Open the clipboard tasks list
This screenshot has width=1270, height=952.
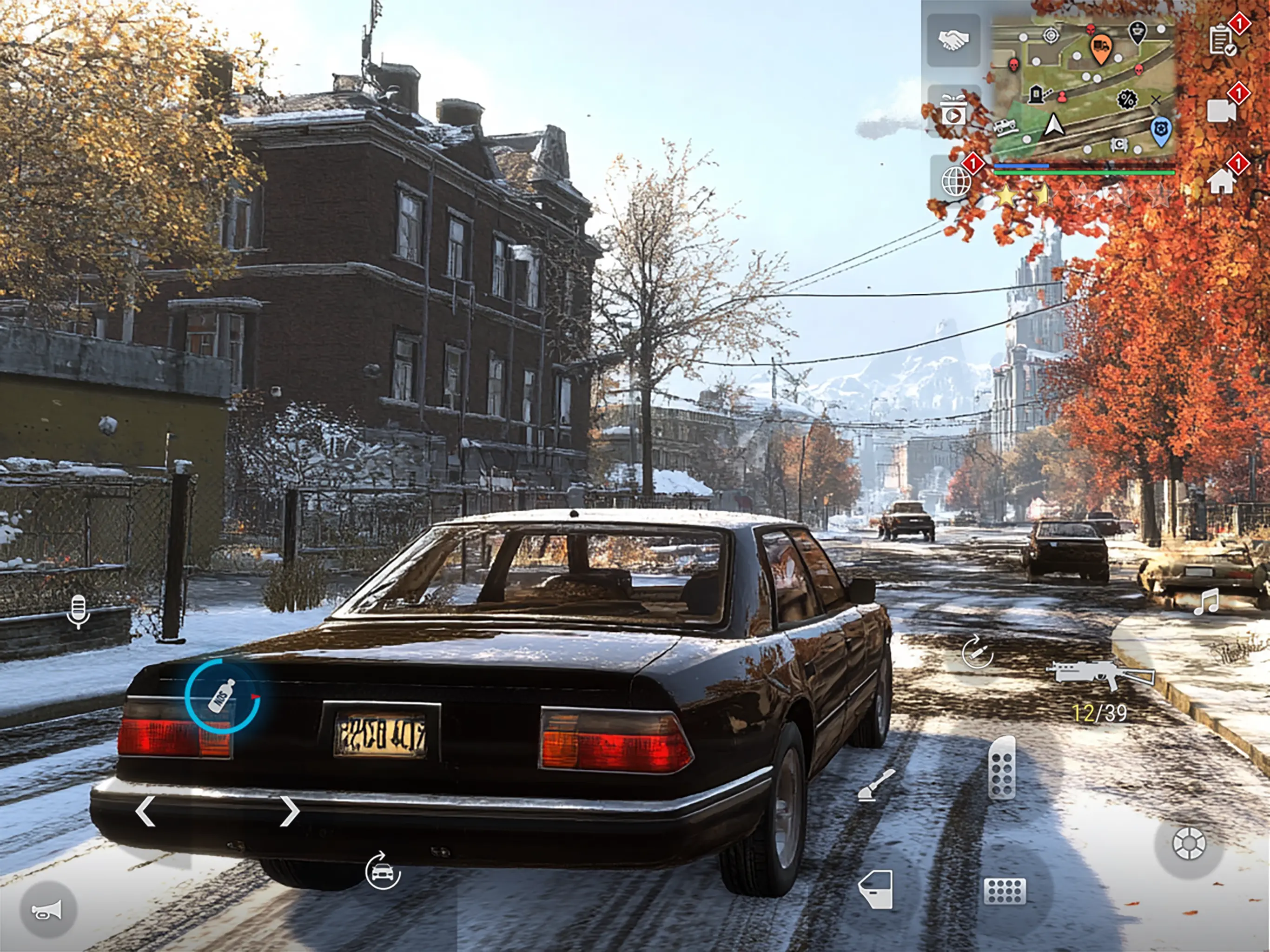(1222, 40)
